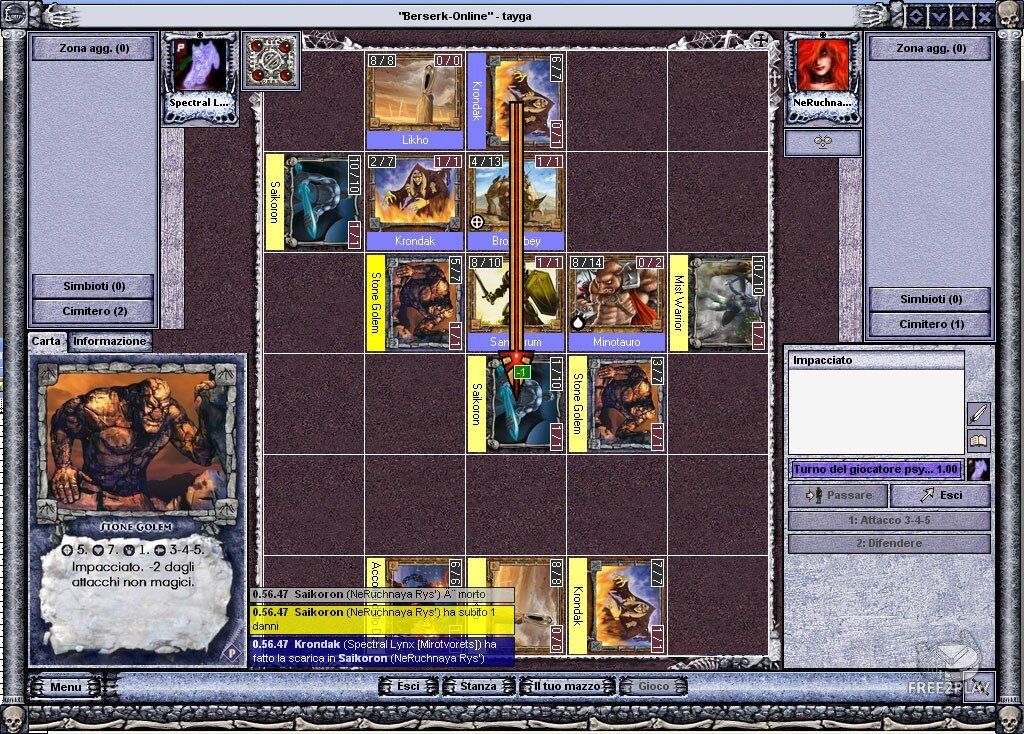1024x734 pixels.
Task: Pass the turn with Passare
Action: pyautogui.click(x=838, y=495)
